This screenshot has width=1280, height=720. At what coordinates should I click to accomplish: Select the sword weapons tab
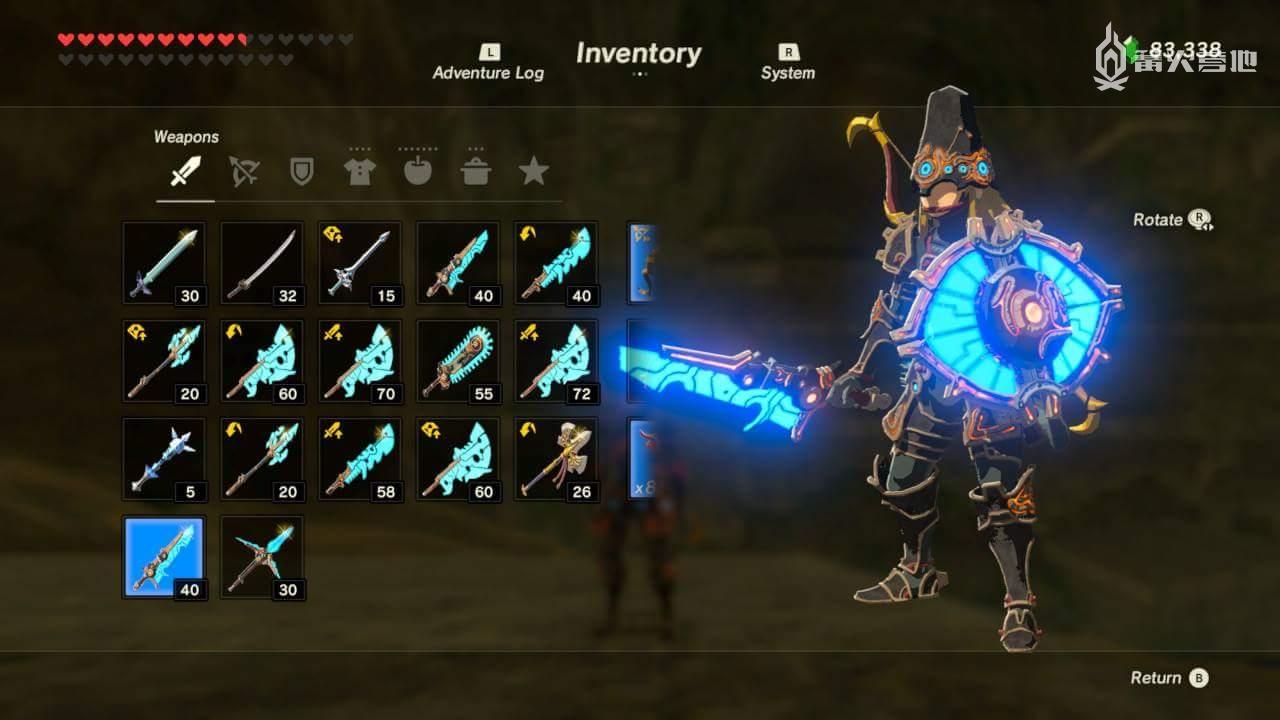pyautogui.click(x=185, y=172)
